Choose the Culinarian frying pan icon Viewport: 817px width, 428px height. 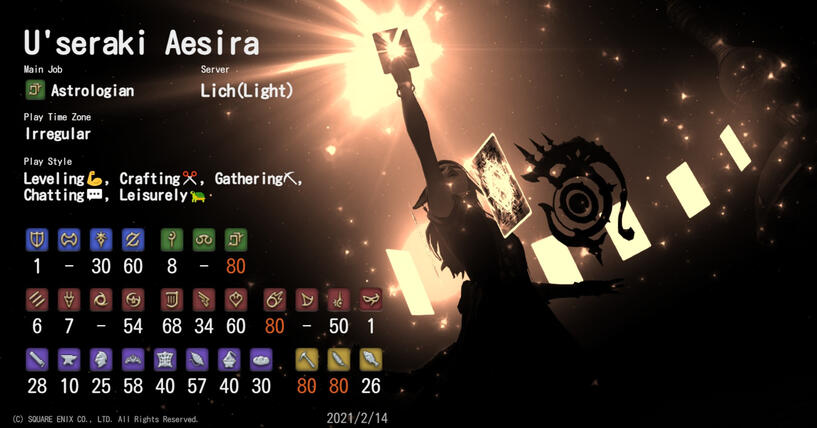262,359
